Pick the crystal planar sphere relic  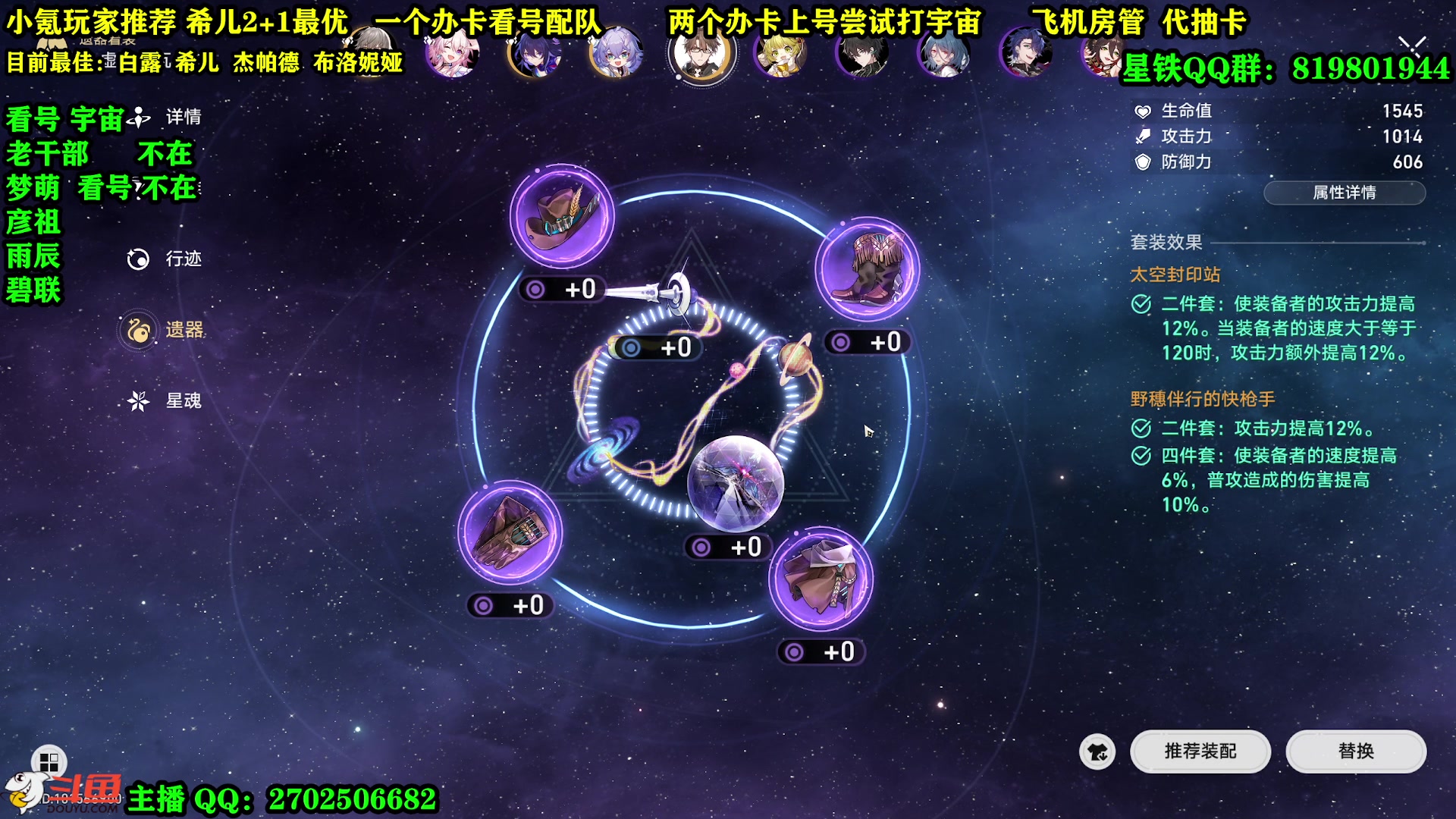click(735, 482)
